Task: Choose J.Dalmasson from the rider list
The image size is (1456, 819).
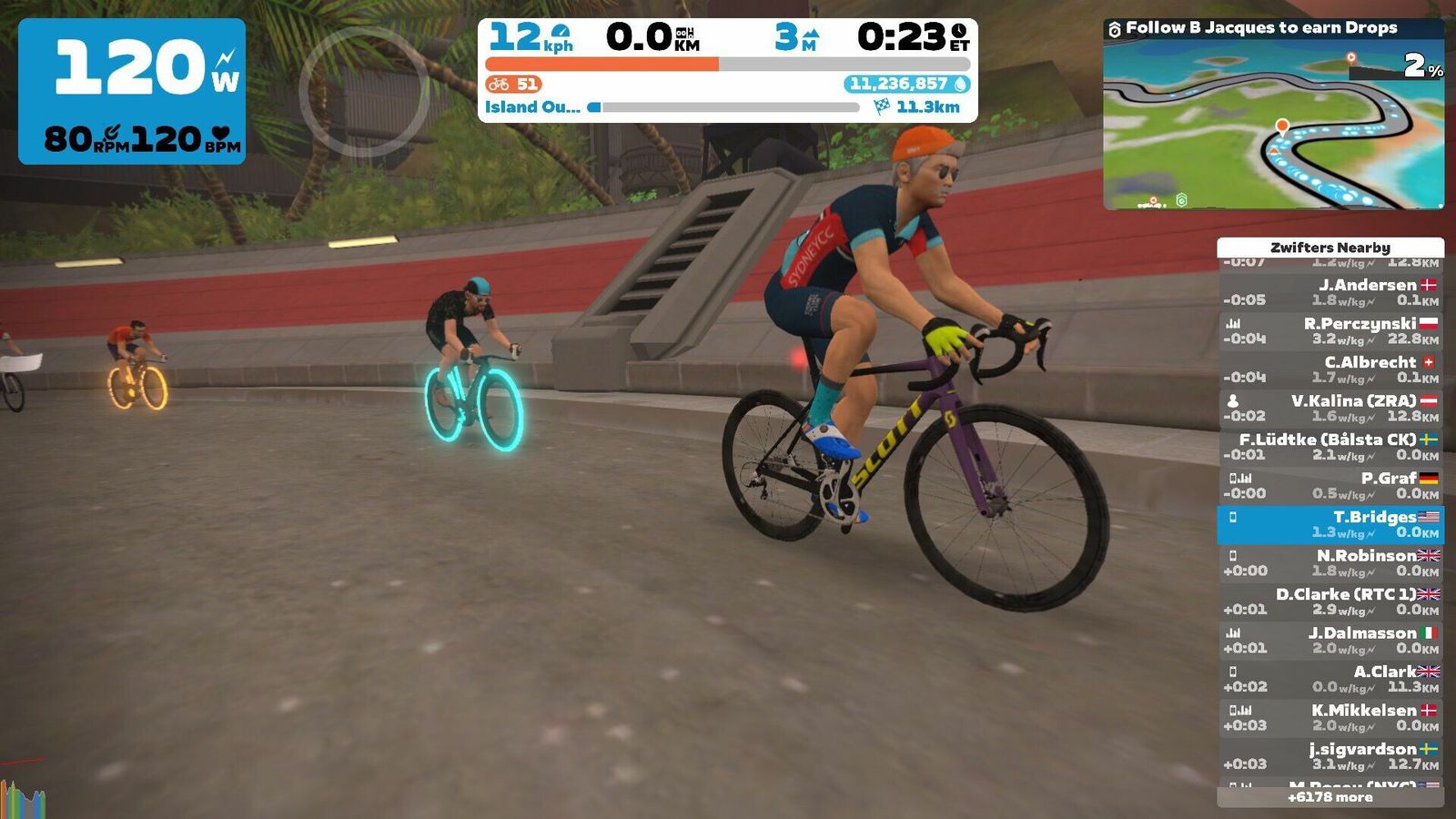Action: tap(1330, 641)
